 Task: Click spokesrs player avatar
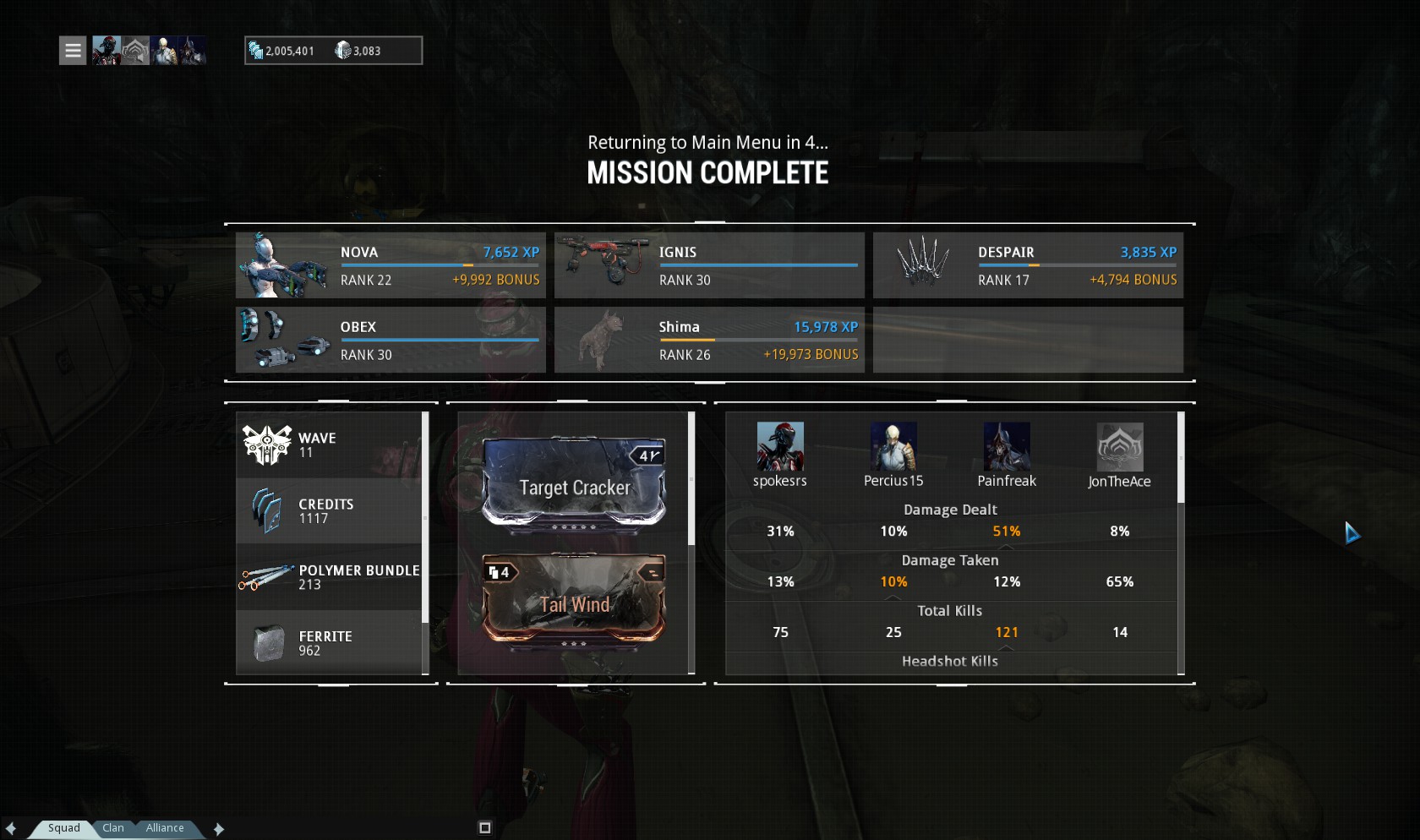(780, 446)
